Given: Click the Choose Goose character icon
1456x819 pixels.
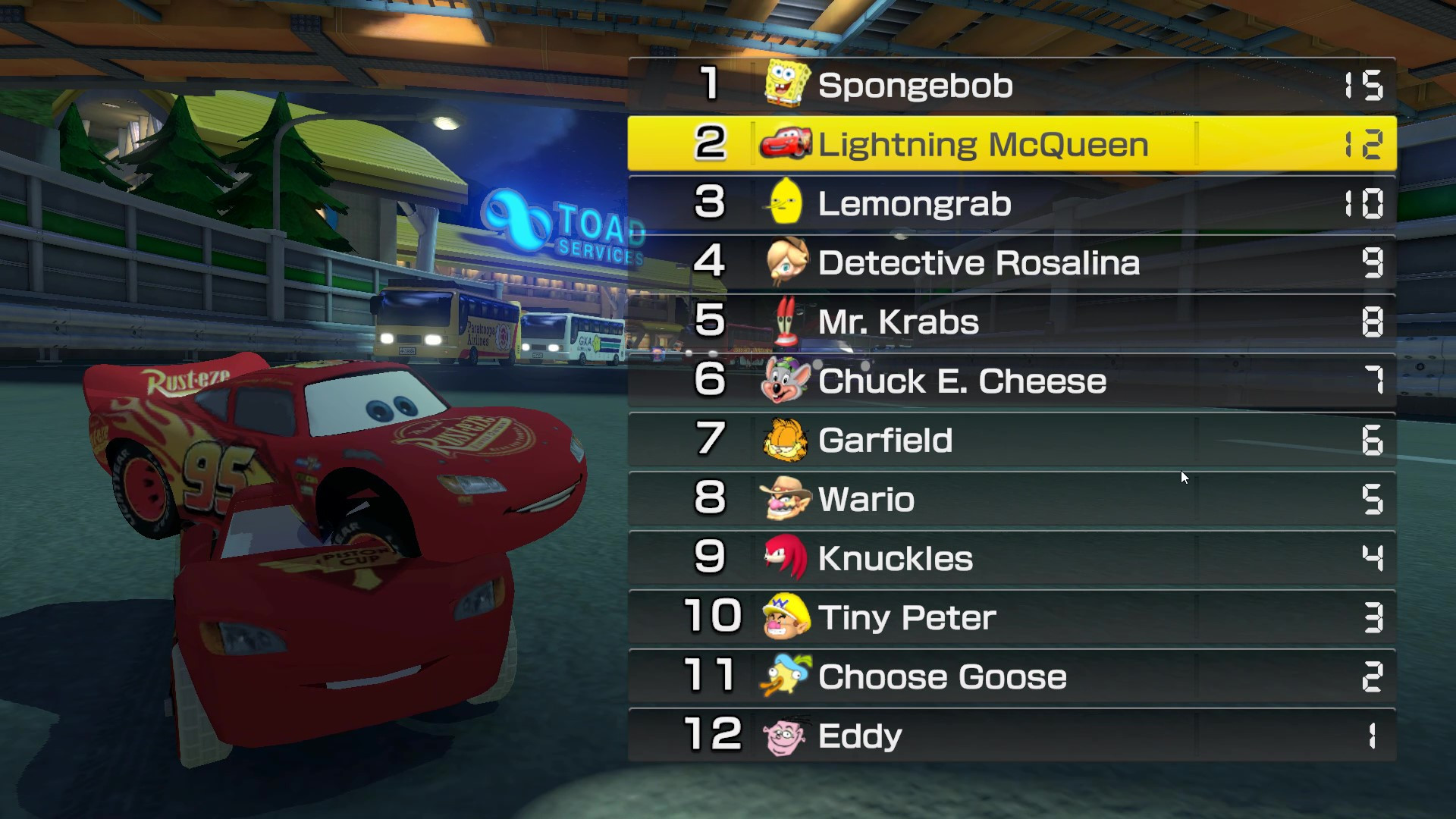Looking at the screenshot, I should click(x=786, y=676).
